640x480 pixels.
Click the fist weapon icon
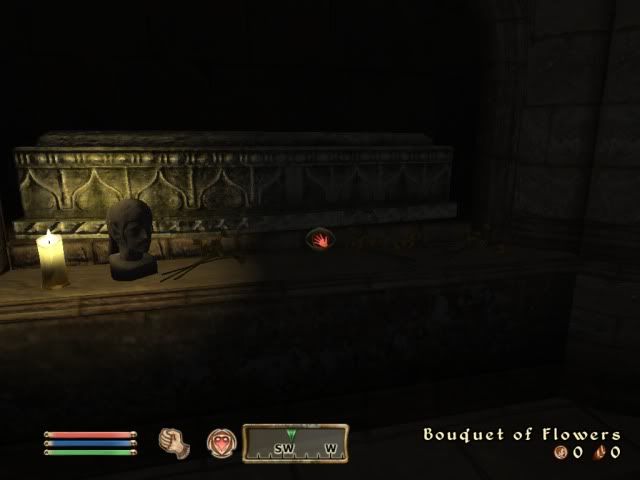[174, 441]
